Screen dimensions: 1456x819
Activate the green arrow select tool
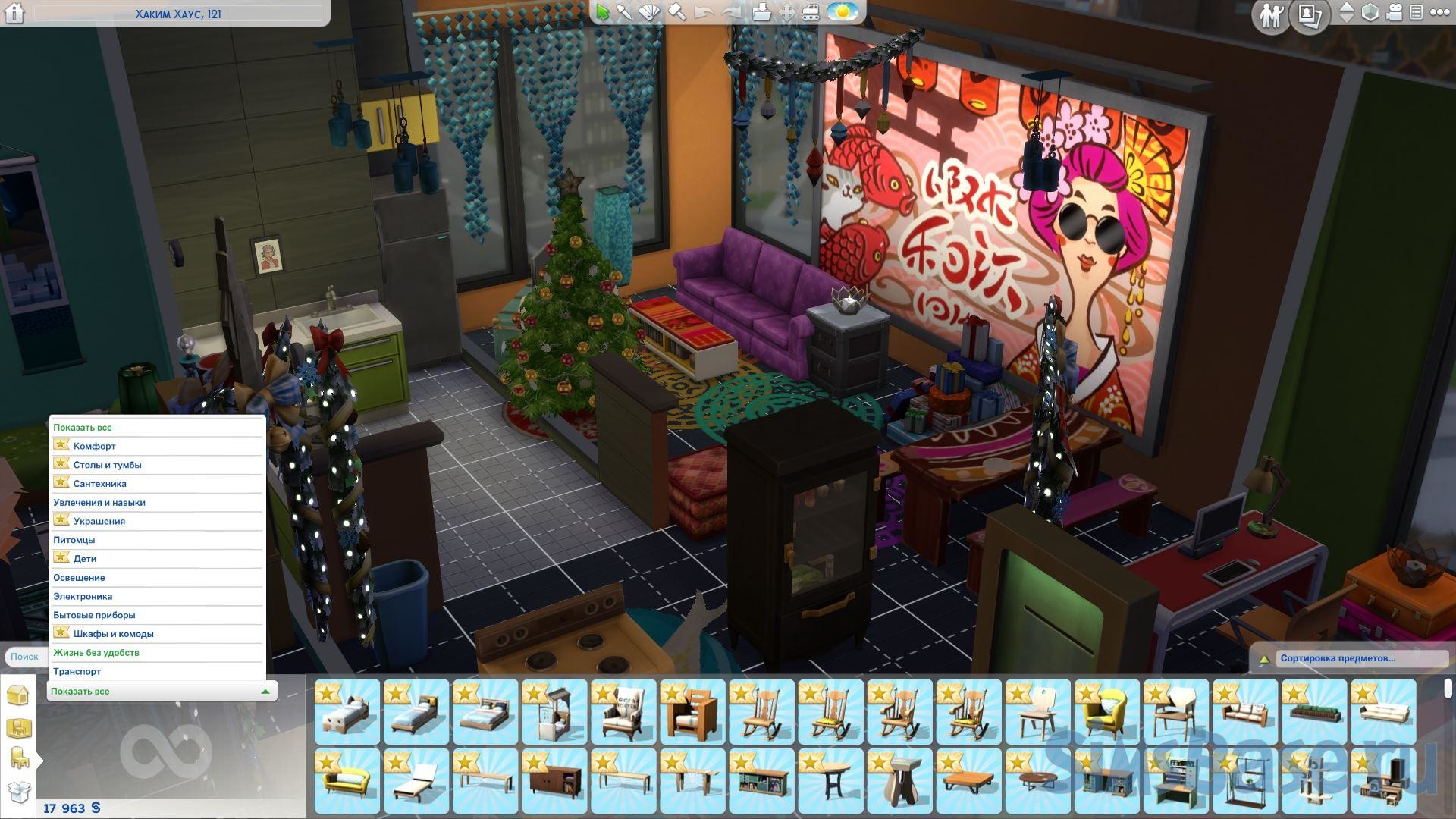coord(603,12)
